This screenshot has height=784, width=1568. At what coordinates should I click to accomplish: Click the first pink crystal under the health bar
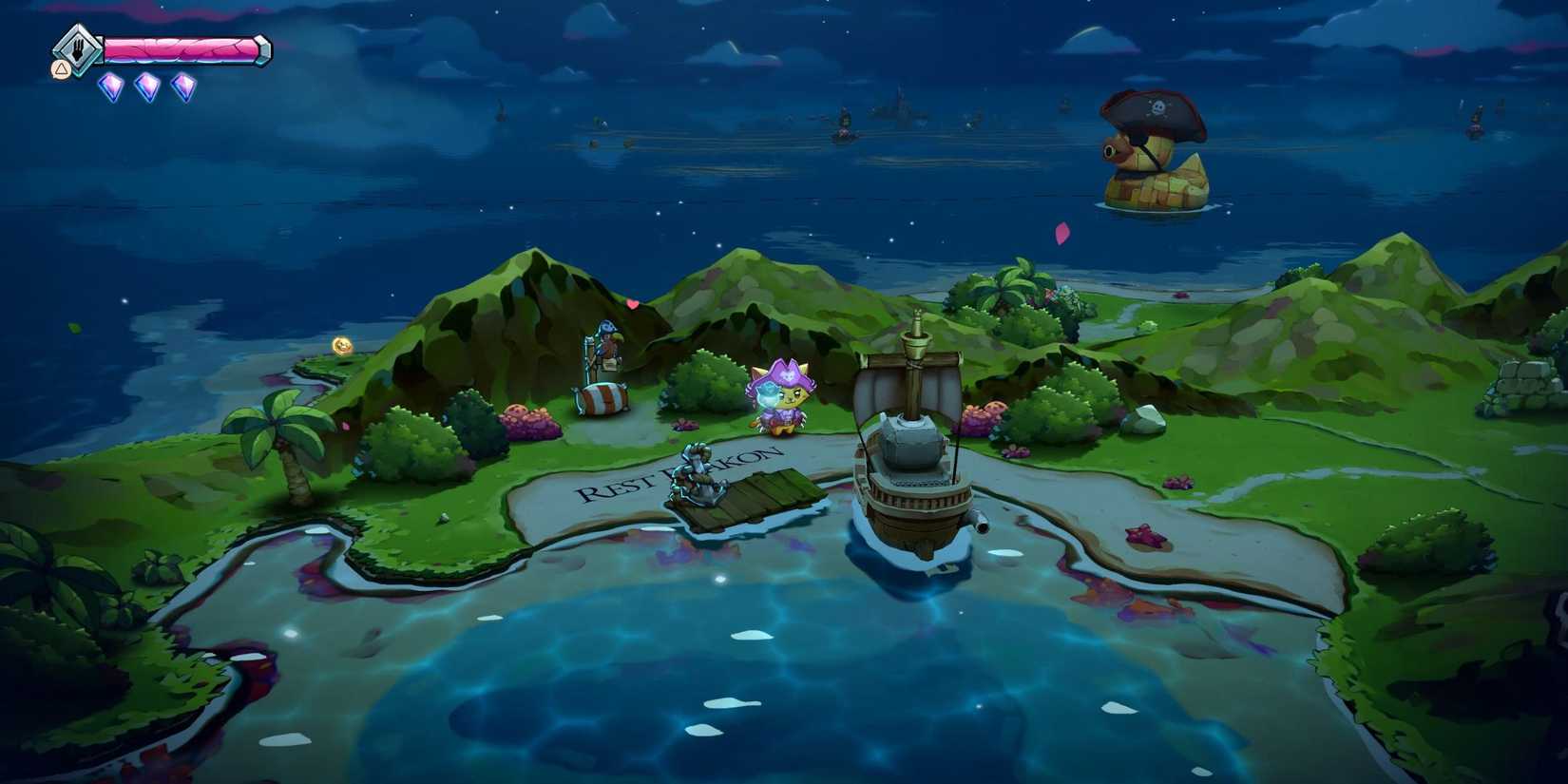pyautogui.click(x=111, y=87)
